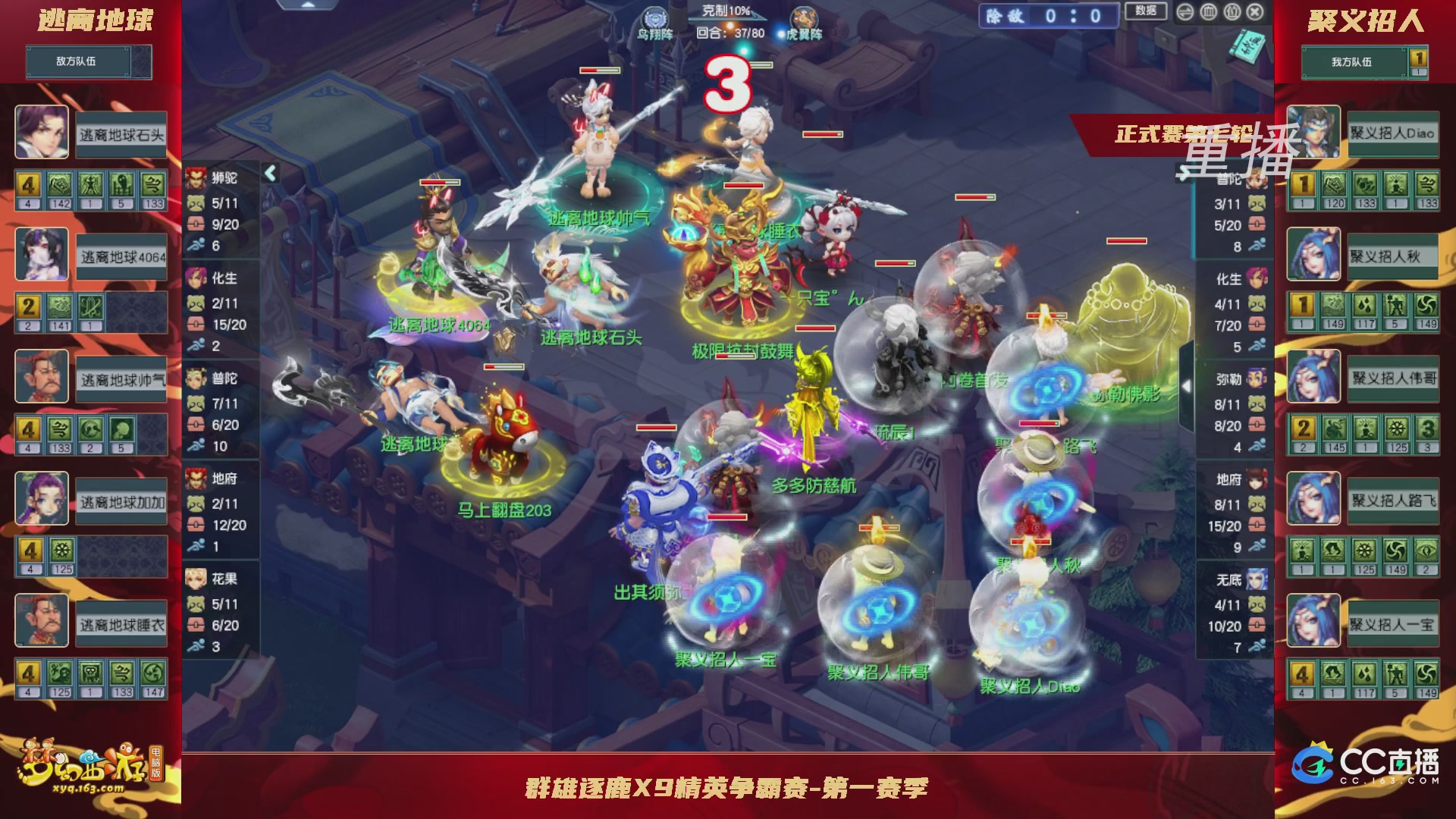The image size is (1456, 819).
Task: Collapse the left unit stats panel arrow
Action: [270, 172]
